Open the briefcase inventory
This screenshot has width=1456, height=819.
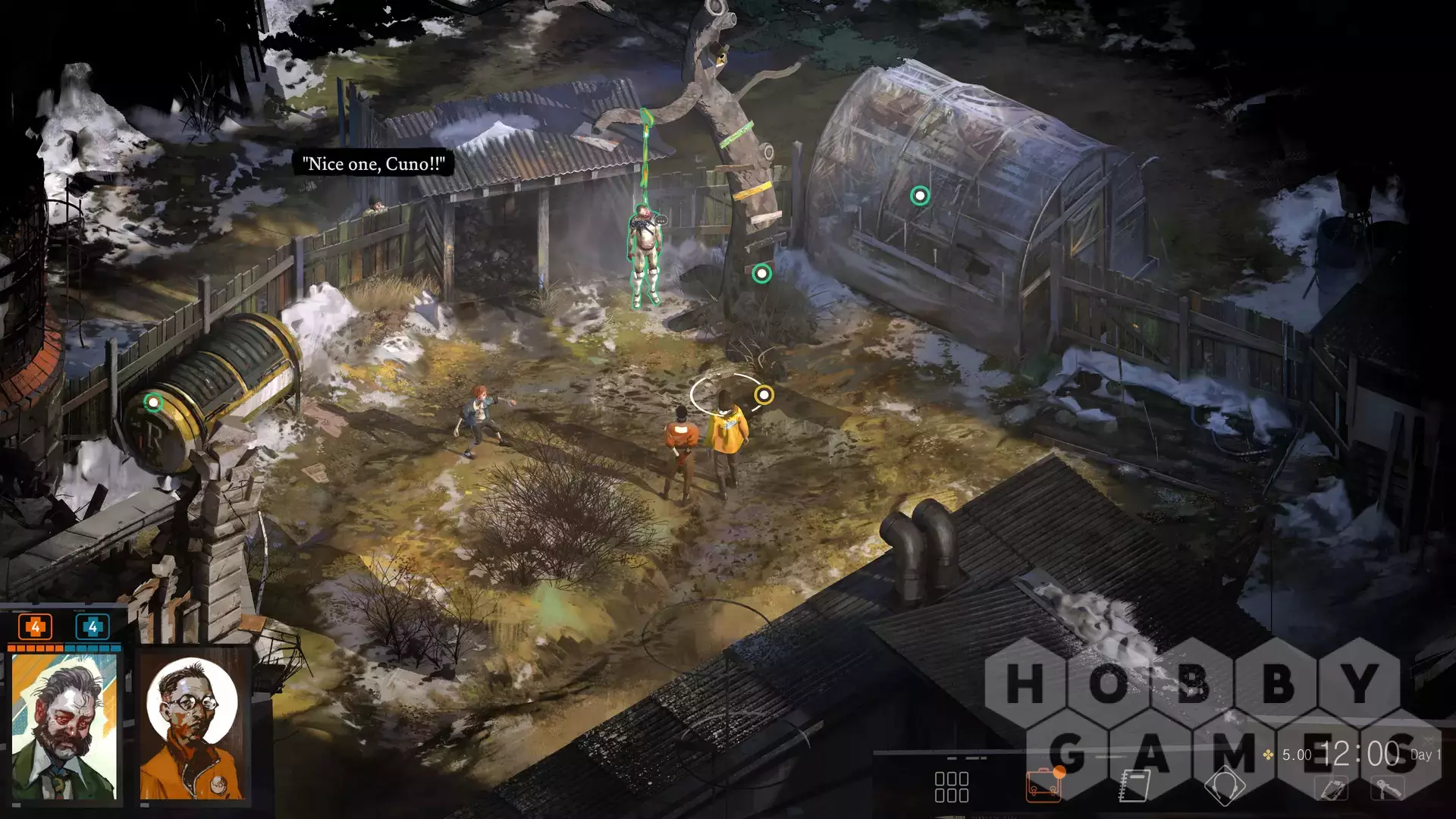[1043, 786]
